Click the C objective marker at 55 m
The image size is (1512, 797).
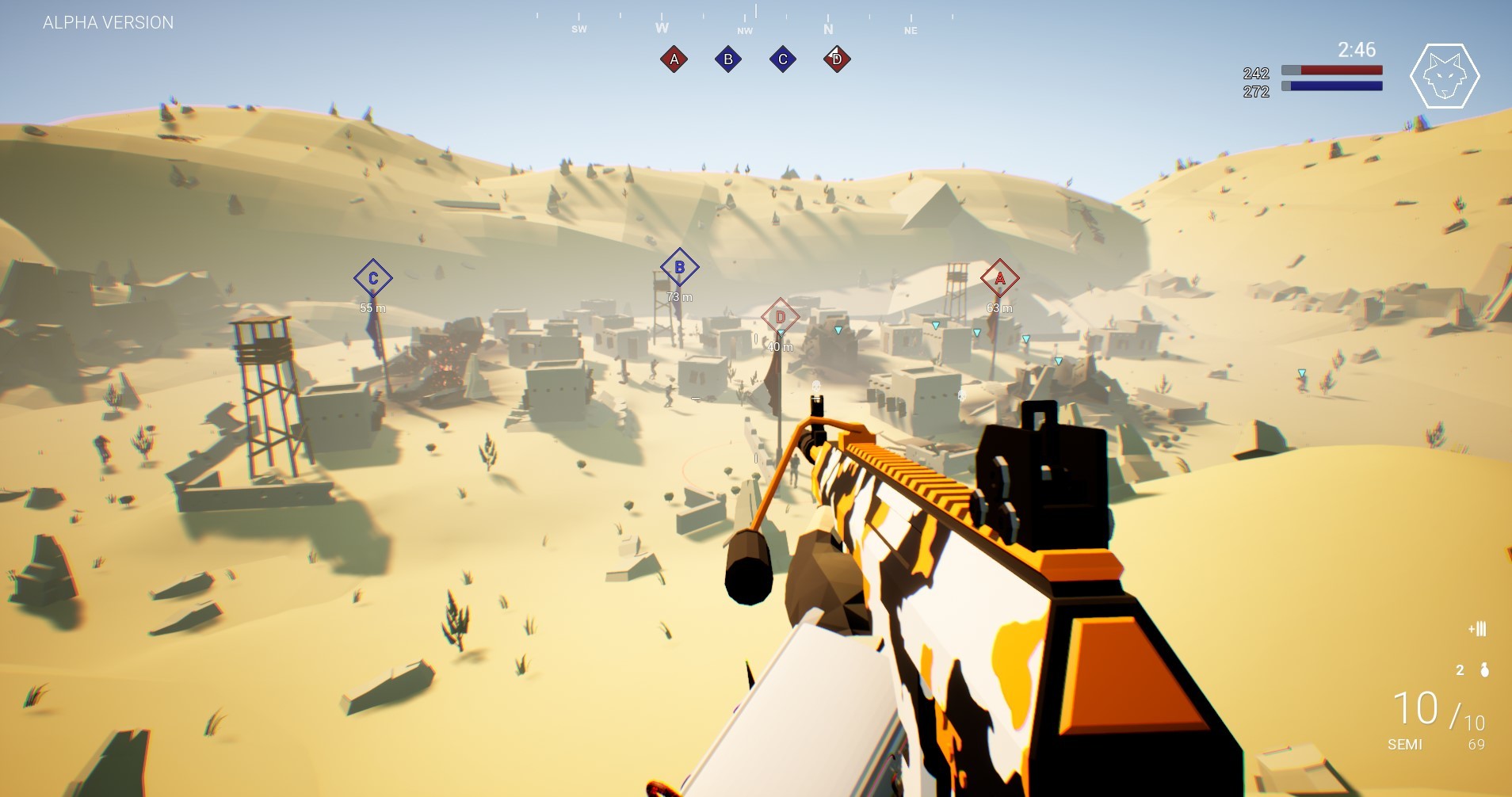click(x=371, y=278)
